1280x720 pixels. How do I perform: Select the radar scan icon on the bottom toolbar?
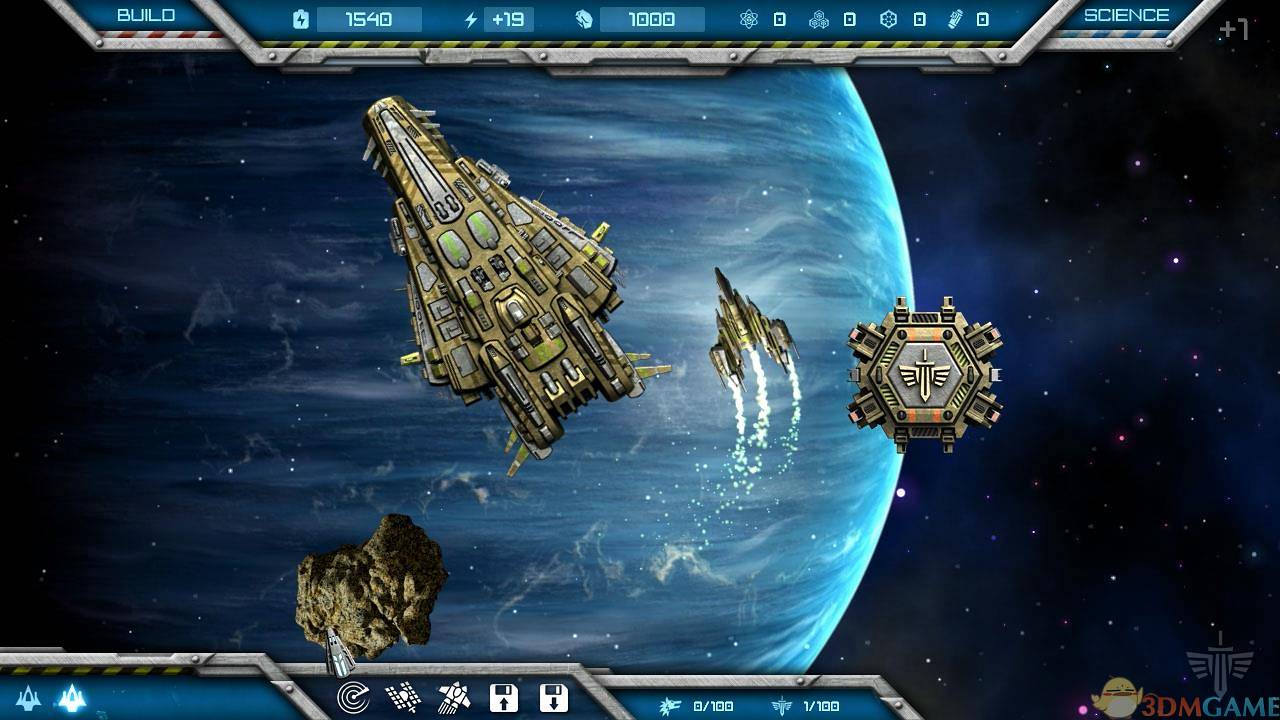pyautogui.click(x=353, y=696)
